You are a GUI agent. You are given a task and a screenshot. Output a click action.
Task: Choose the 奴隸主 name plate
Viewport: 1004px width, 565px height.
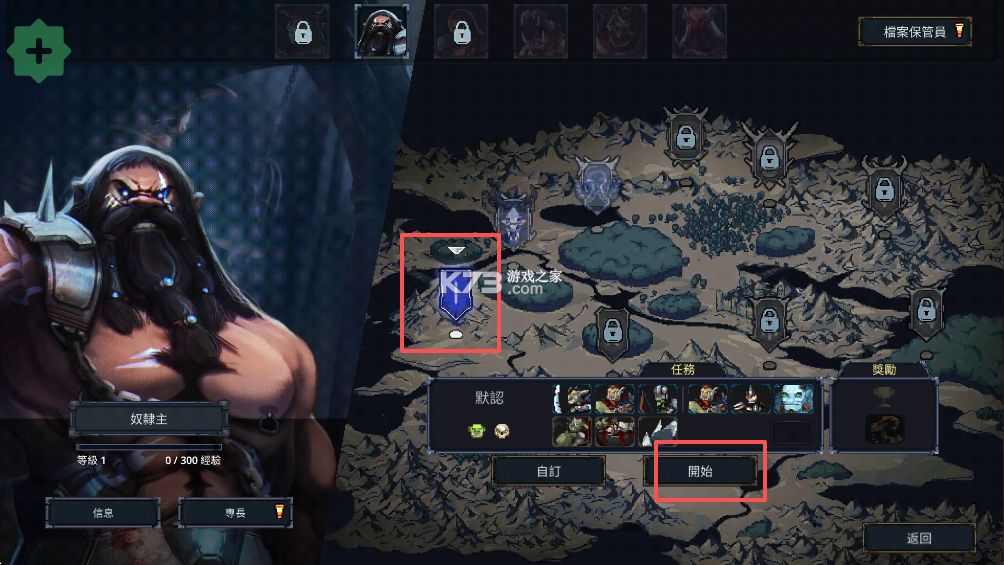point(148,419)
